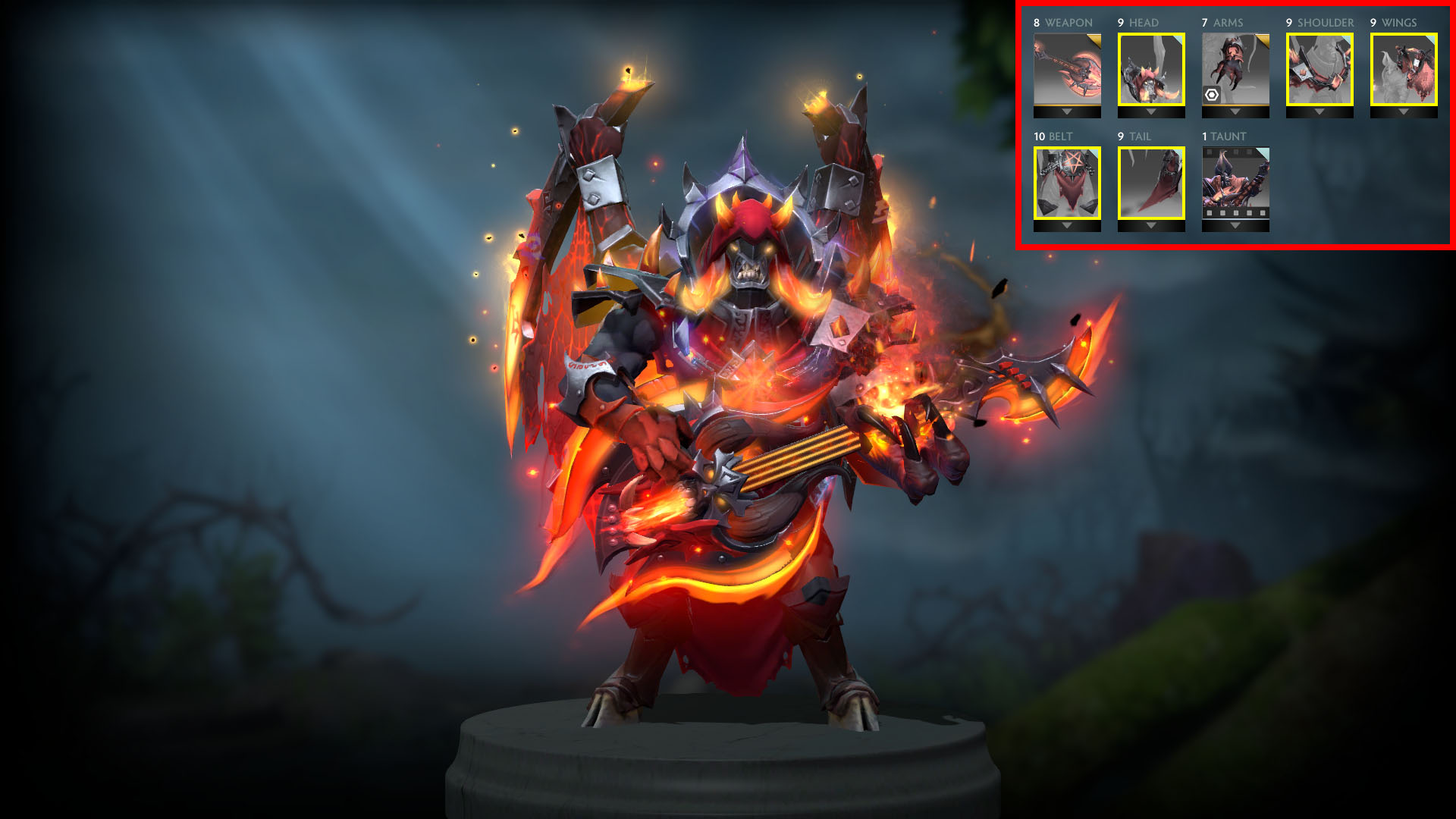
Task: Click the dropdown arrow under Tail
Action: (1151, 226)
